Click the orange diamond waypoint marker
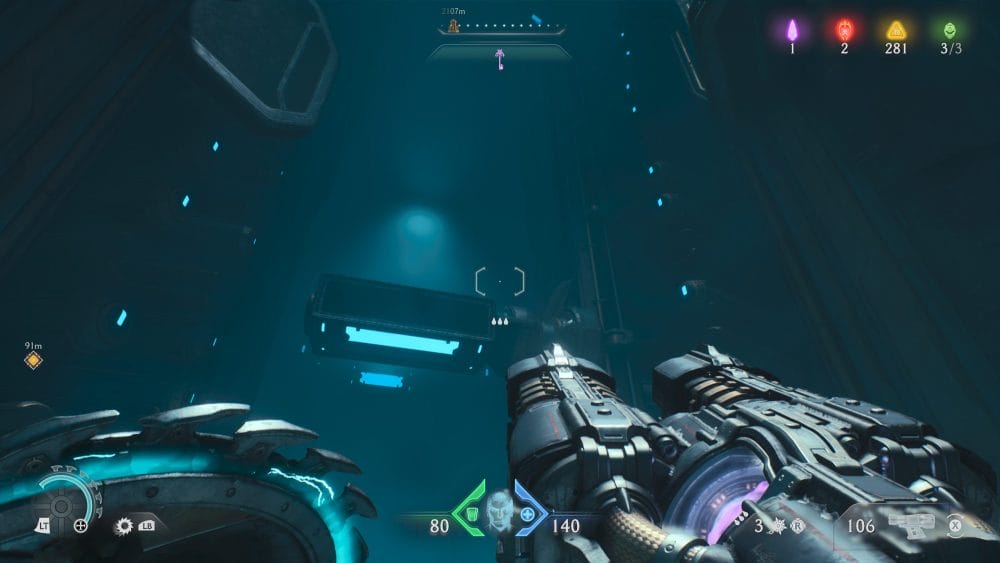 (33, 360)
